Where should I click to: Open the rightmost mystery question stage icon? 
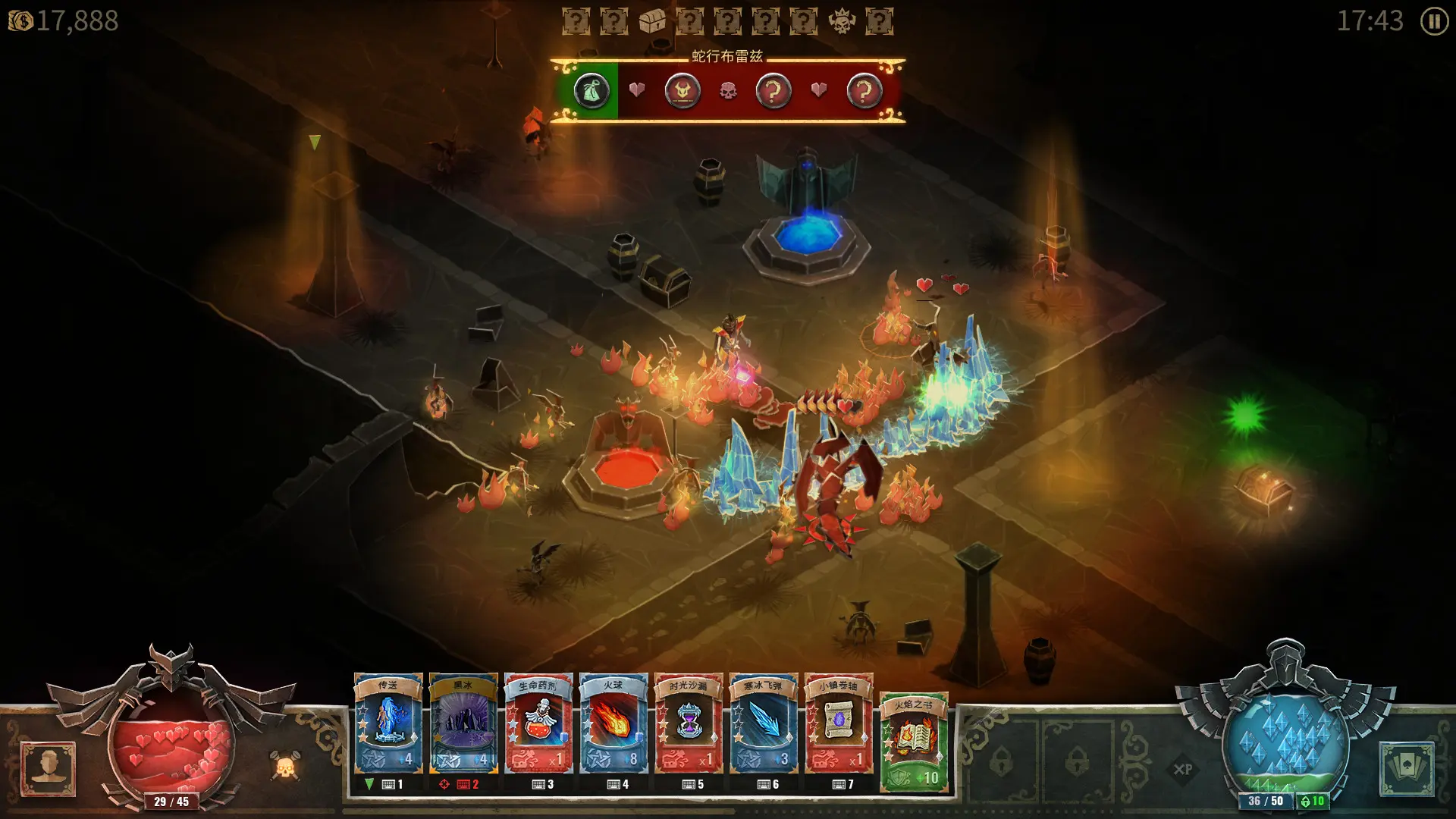pos(877,20)
